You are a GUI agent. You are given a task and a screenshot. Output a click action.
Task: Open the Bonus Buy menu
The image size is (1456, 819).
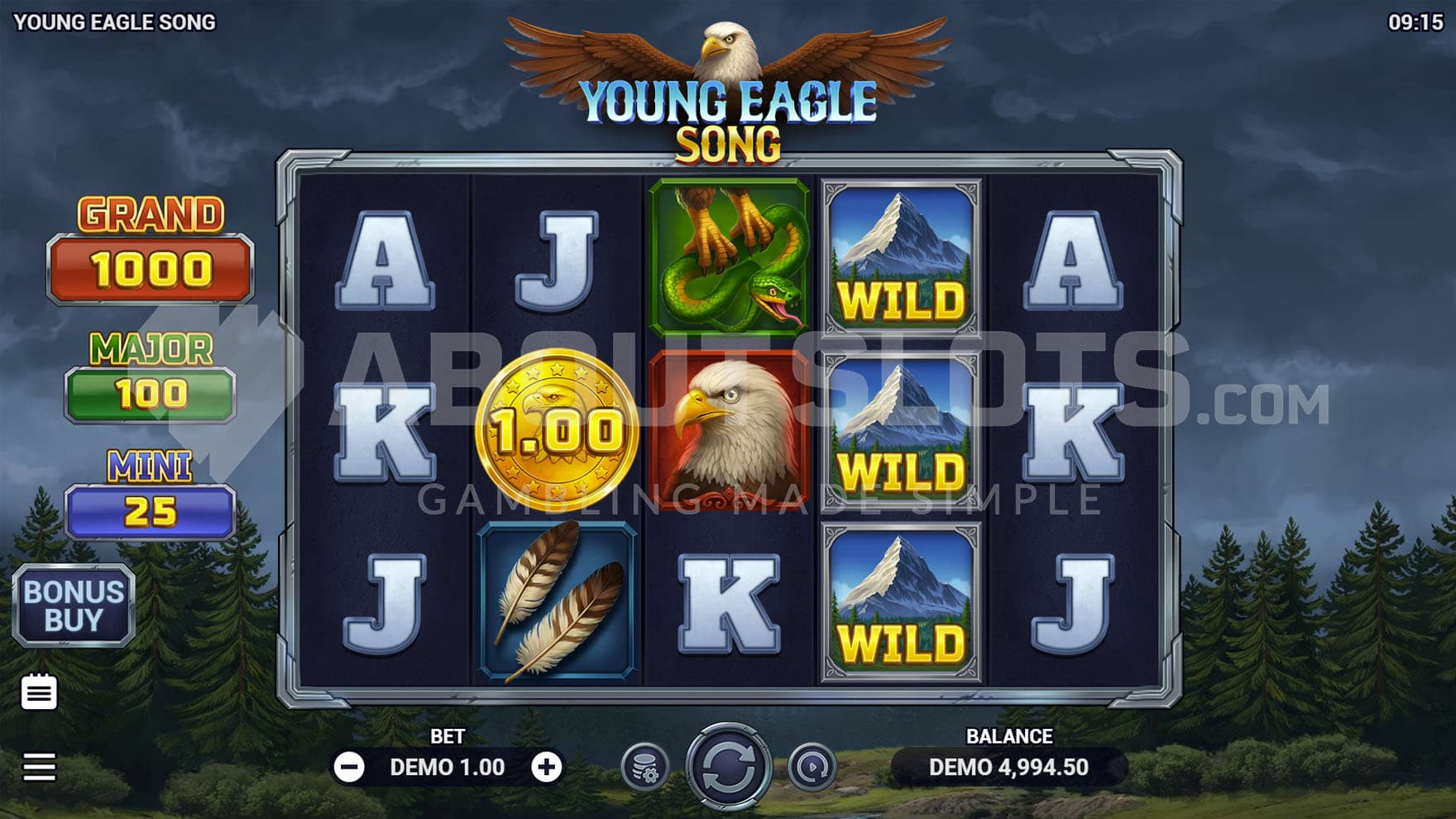74,606
